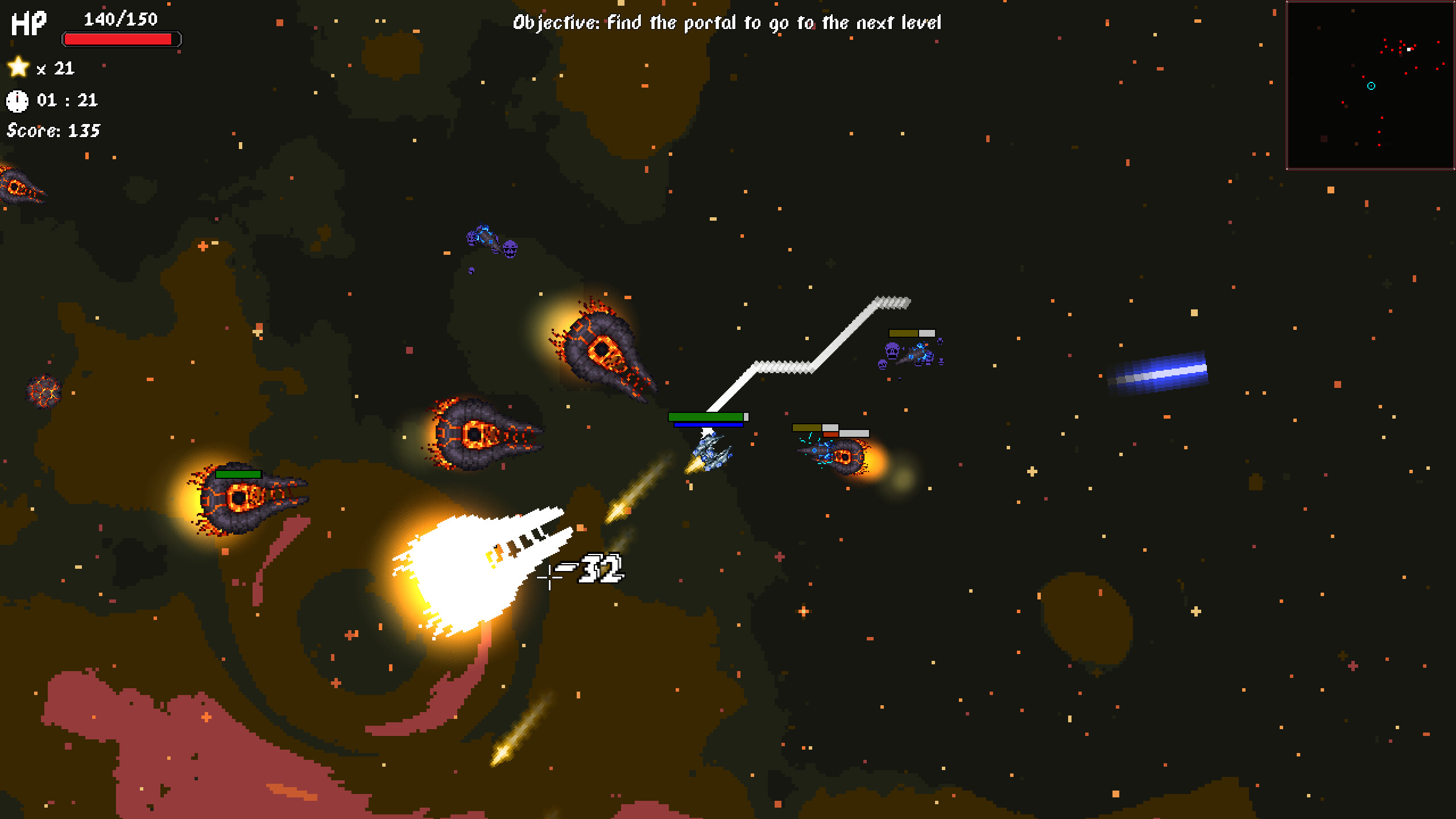Click the gold star collectible counter icon
This screenshot has width=1456, height=819.
click(19, 68)
